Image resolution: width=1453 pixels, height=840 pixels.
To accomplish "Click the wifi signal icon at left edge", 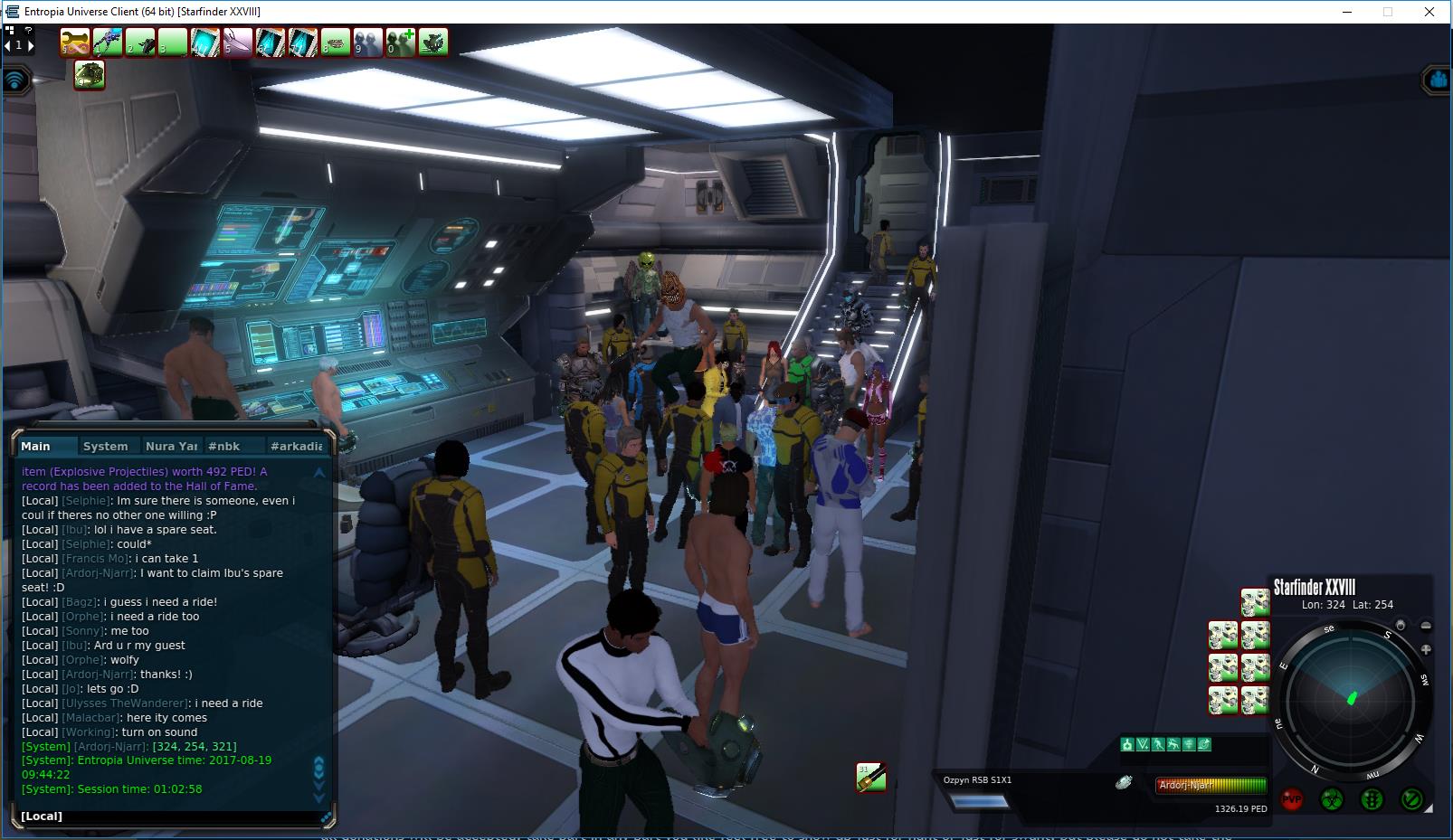I will coord(15,80).
